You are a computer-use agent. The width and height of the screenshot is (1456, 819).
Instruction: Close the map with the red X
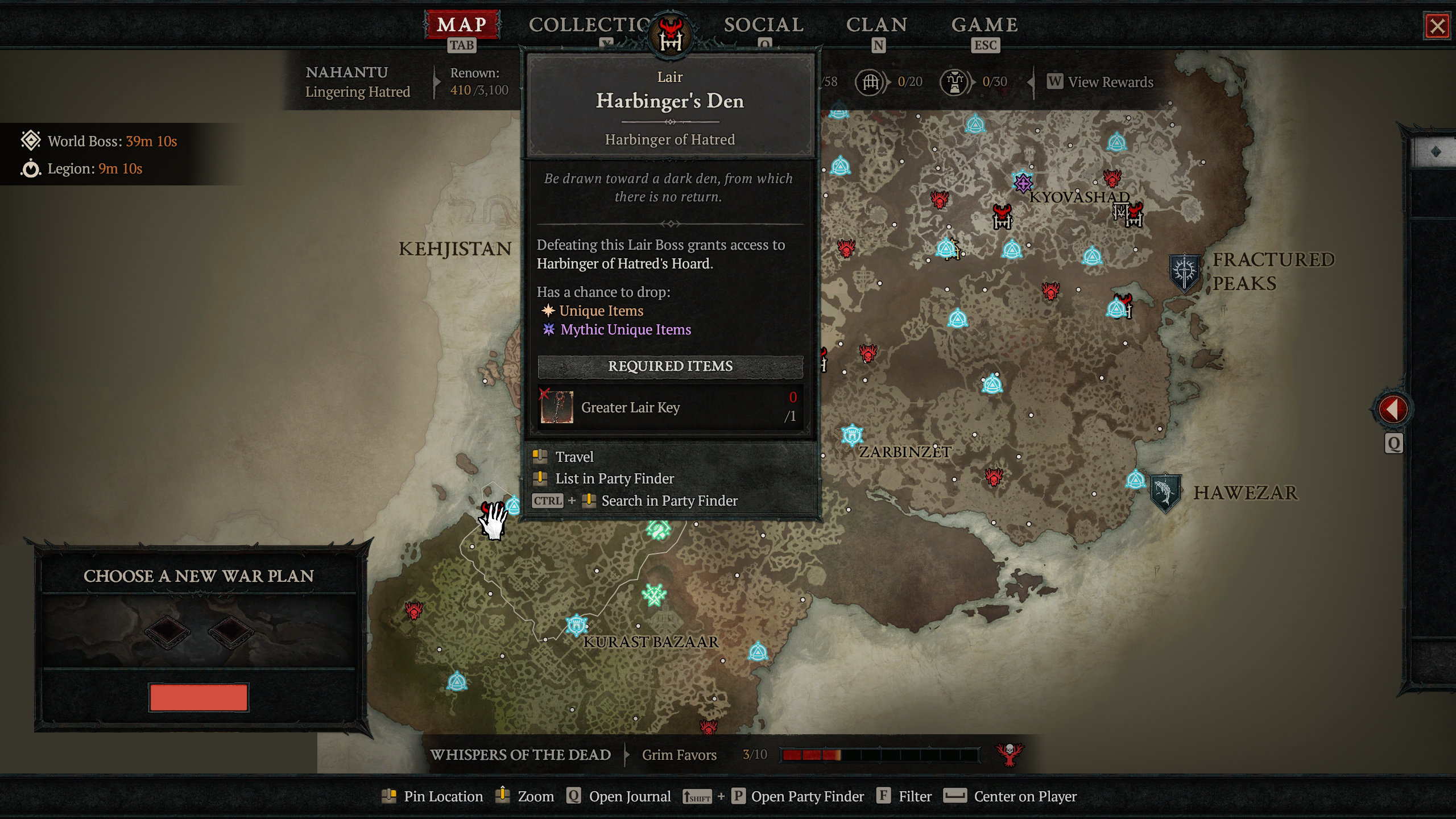point(1437,26)
